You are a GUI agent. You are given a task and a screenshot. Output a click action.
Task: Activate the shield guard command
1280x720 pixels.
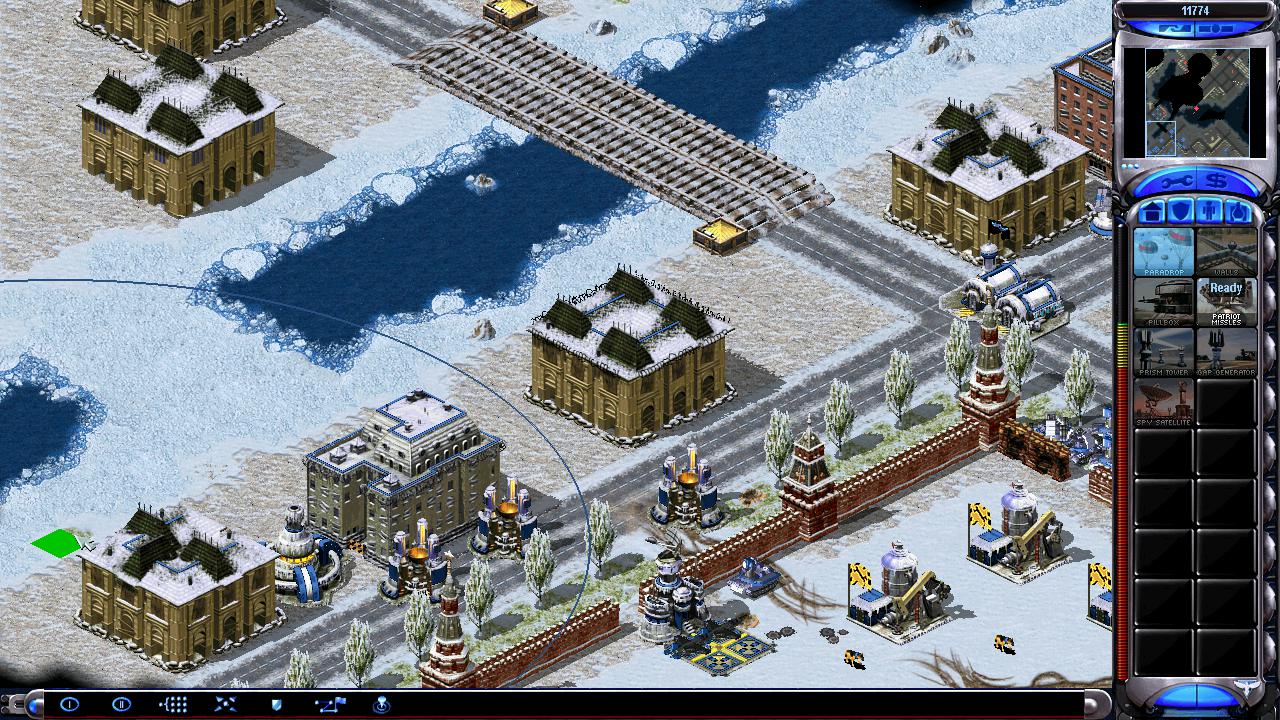click(x=277, y=704)
